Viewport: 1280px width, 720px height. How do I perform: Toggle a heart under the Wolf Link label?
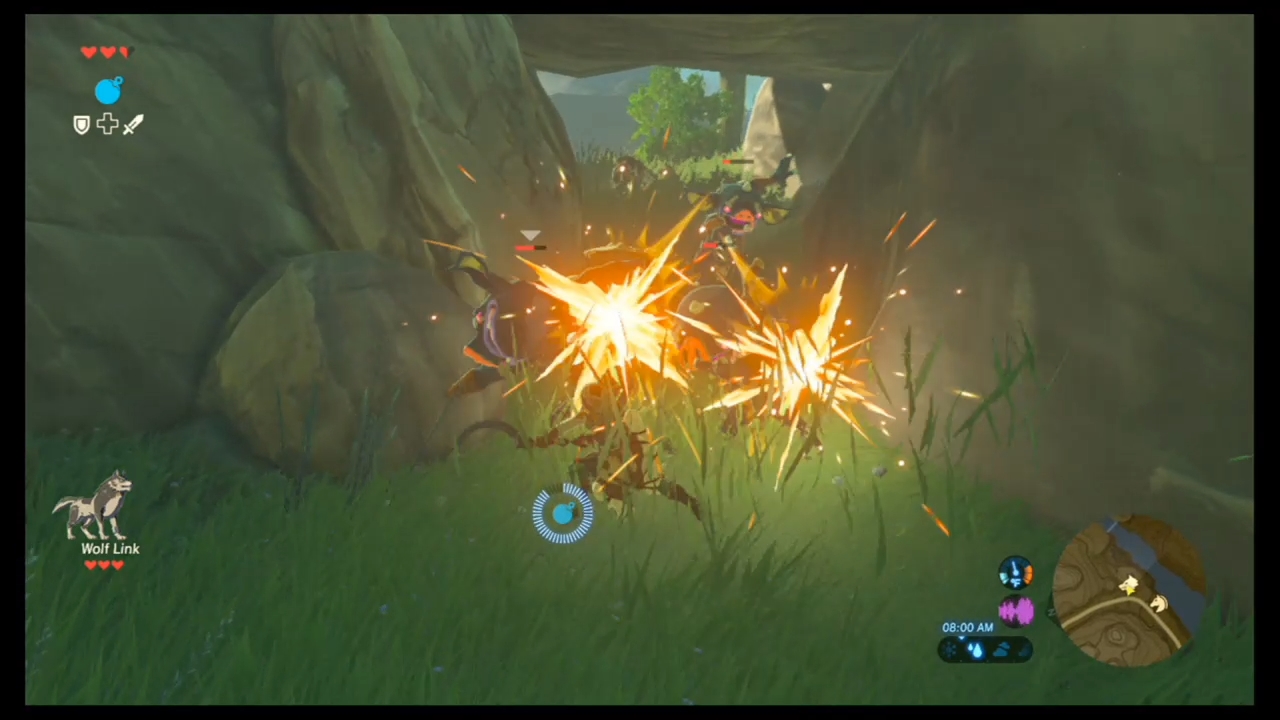(x=91, y=565)
